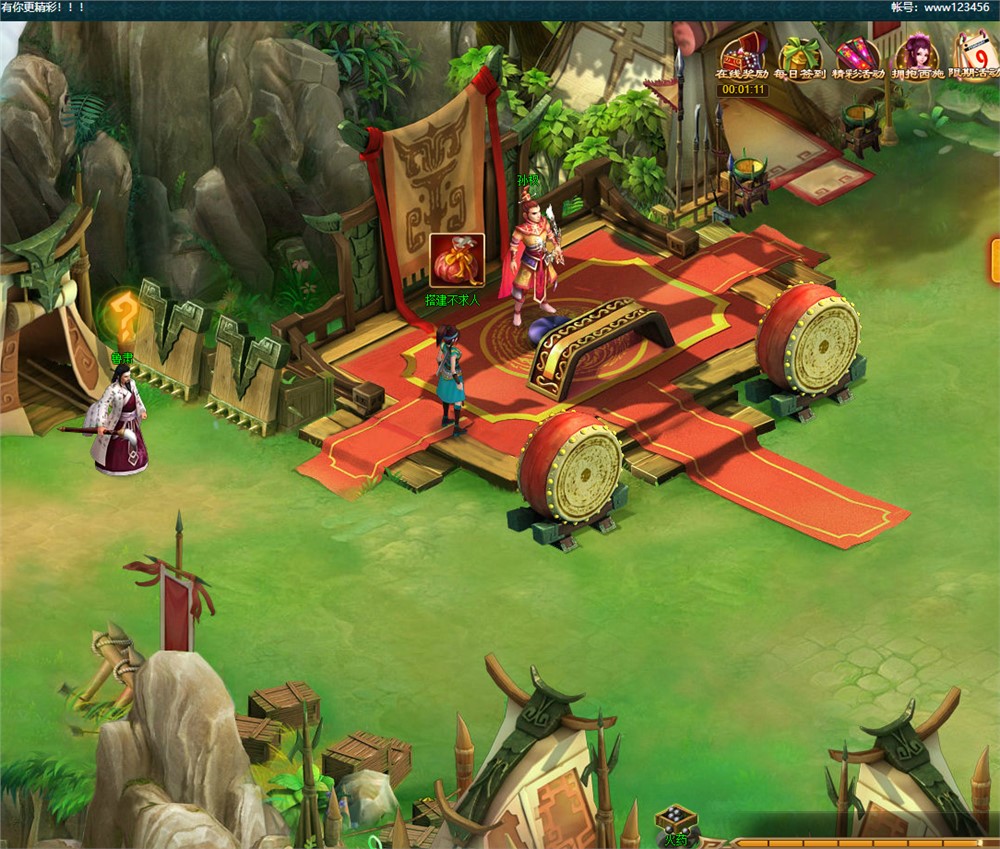The height and width of the screenshot is (849, 1000).
Task: Click the 火药 gunpowder crate icon
Action: (x=675, y=820)
